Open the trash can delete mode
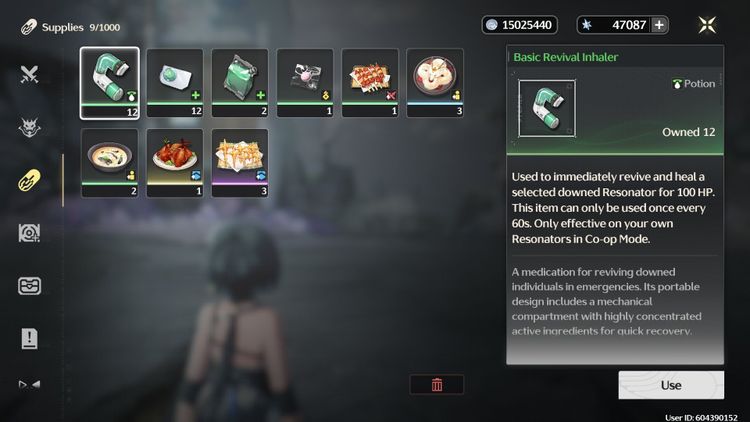The height and width of the screenshot is (422, 750). pyautogui.click(x=436, y=384)
